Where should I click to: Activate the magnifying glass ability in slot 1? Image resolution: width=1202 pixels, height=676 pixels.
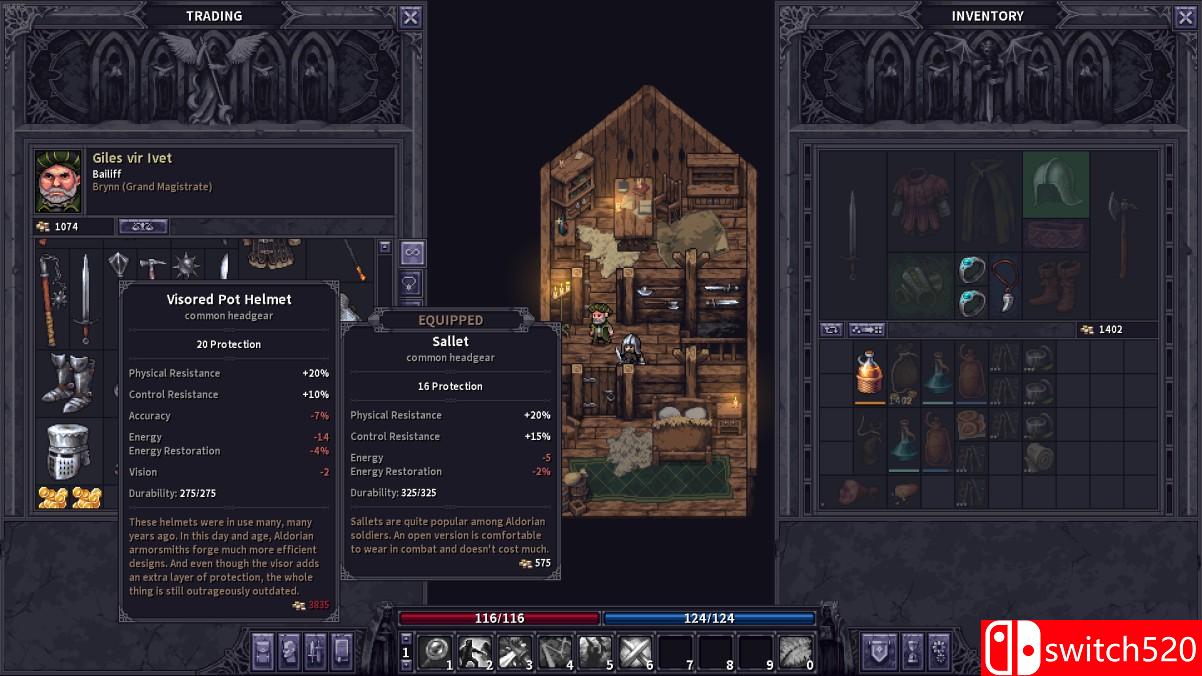tap(434, 652)
